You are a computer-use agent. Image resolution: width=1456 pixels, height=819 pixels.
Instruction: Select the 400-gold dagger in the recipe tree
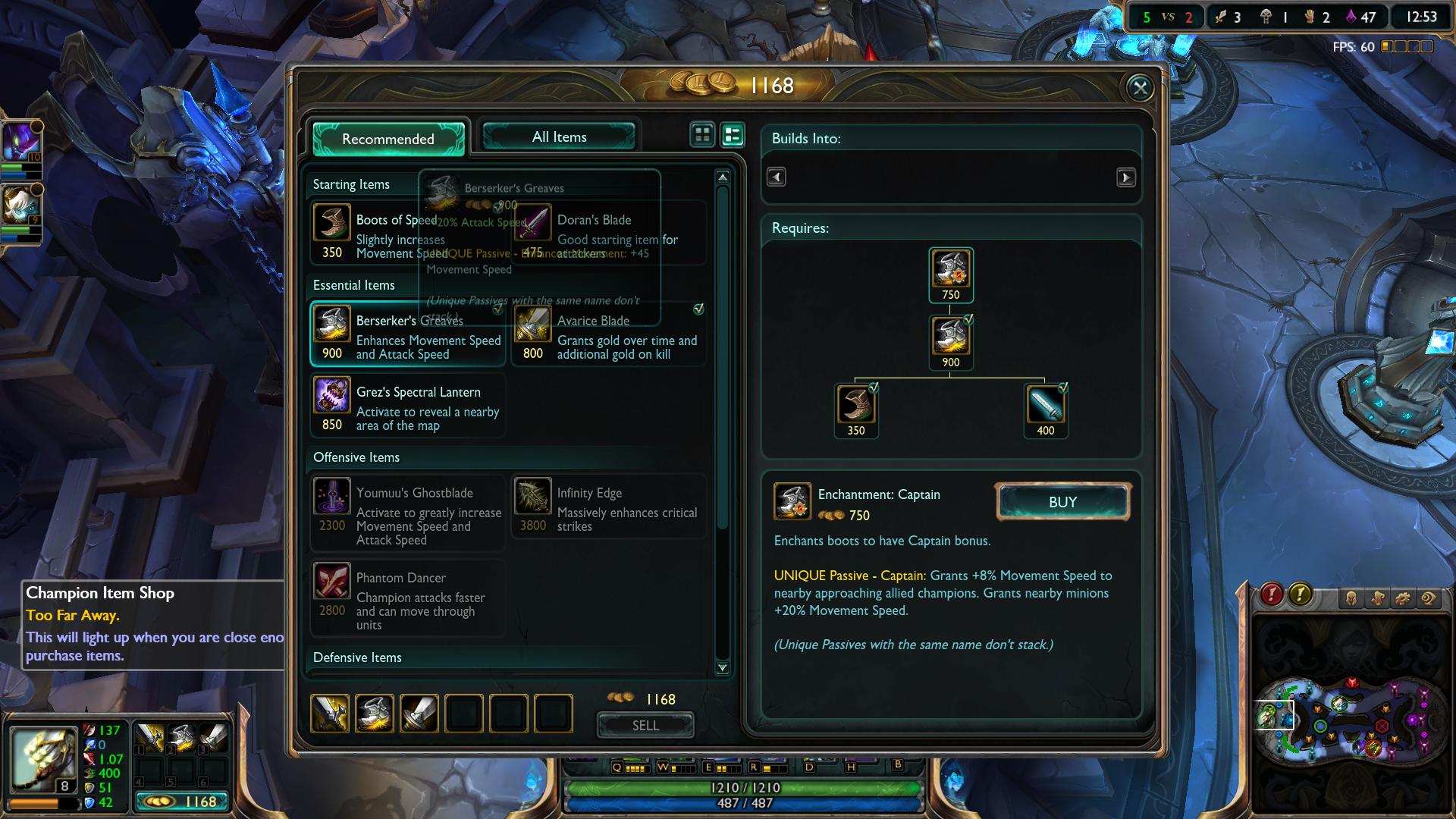point(1045,405)
